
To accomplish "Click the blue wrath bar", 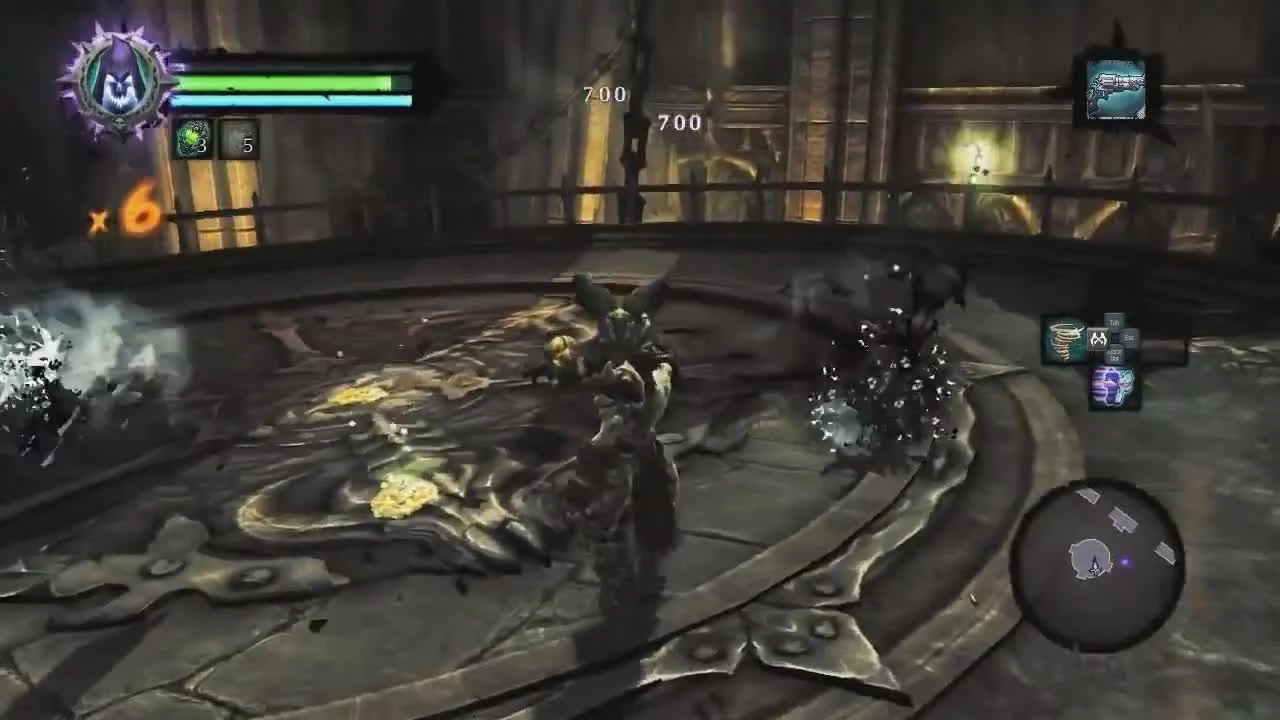I will pyautogui.click(x=290, y=101).
